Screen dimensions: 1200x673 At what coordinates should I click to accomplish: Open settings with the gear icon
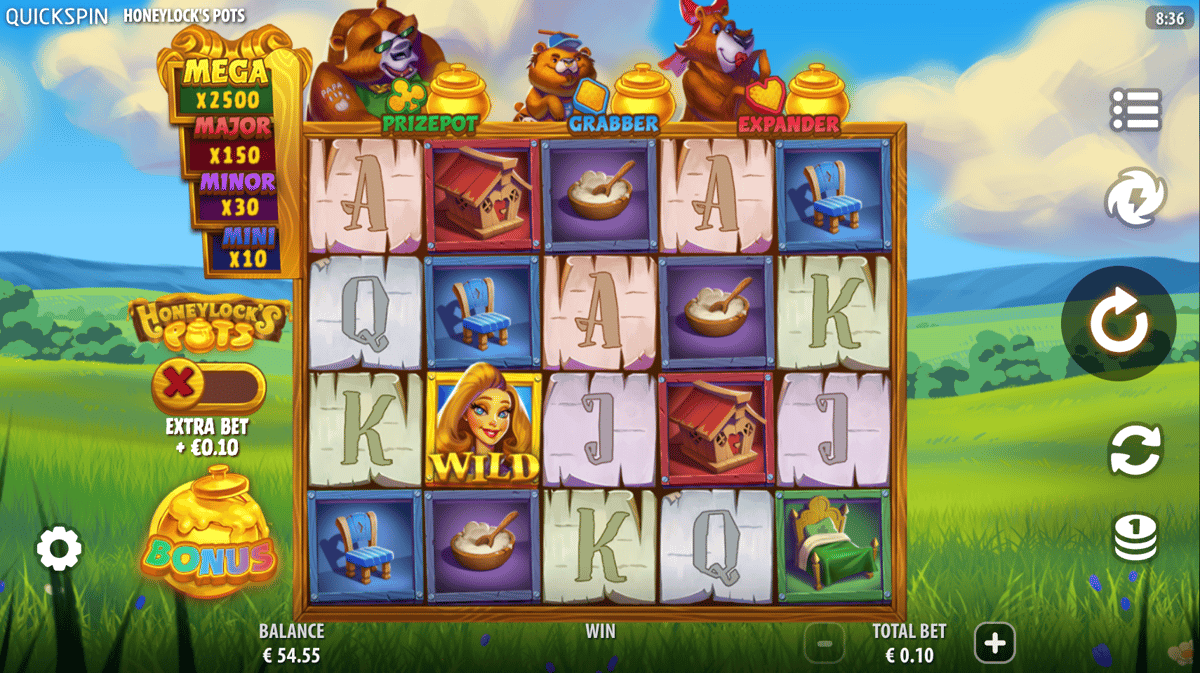pyautogui.click(x=59, y=548)
